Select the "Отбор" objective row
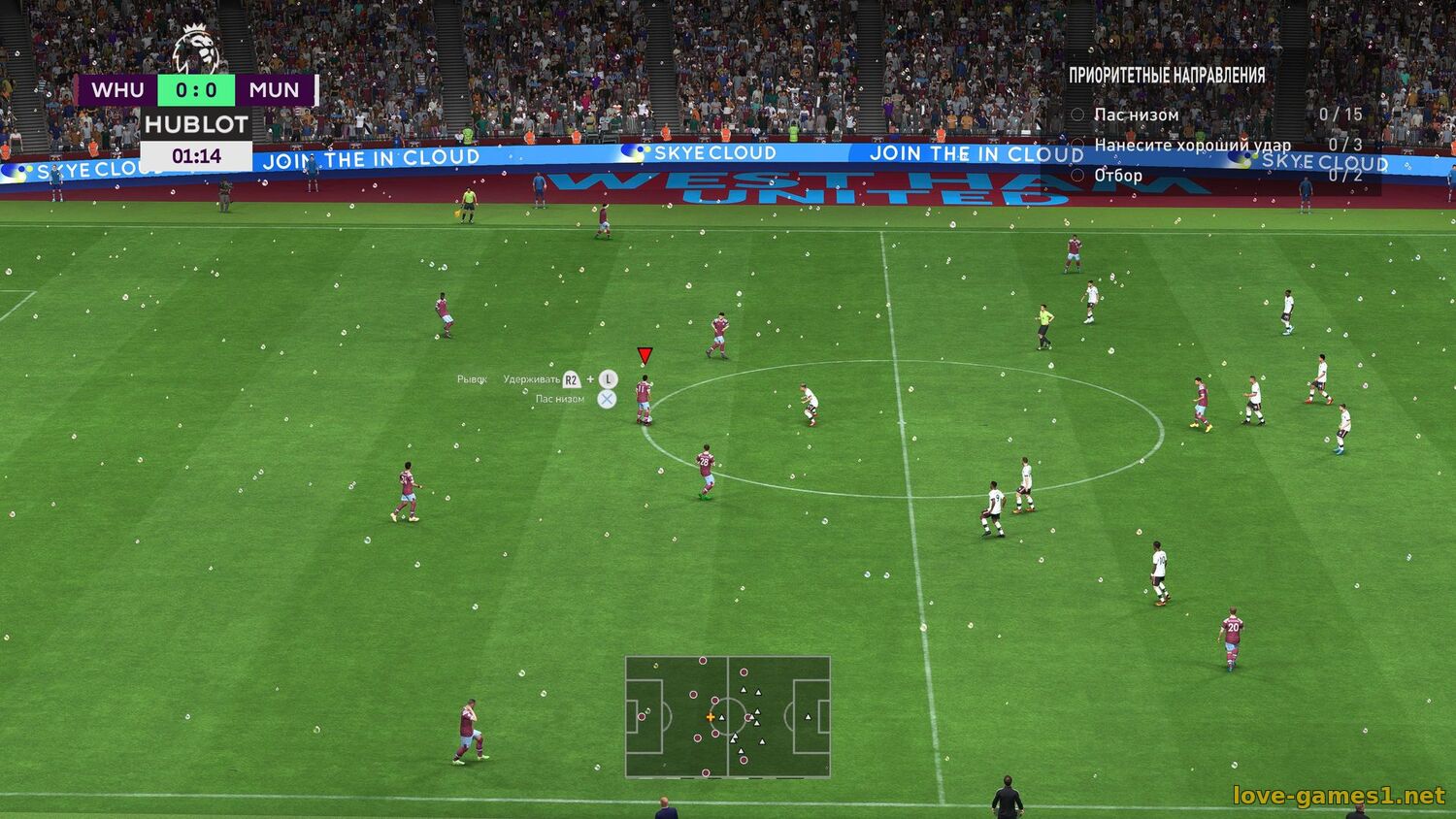Image resolution: width=1456 pixels, height=819 pixels. [x=1118, y=176]
